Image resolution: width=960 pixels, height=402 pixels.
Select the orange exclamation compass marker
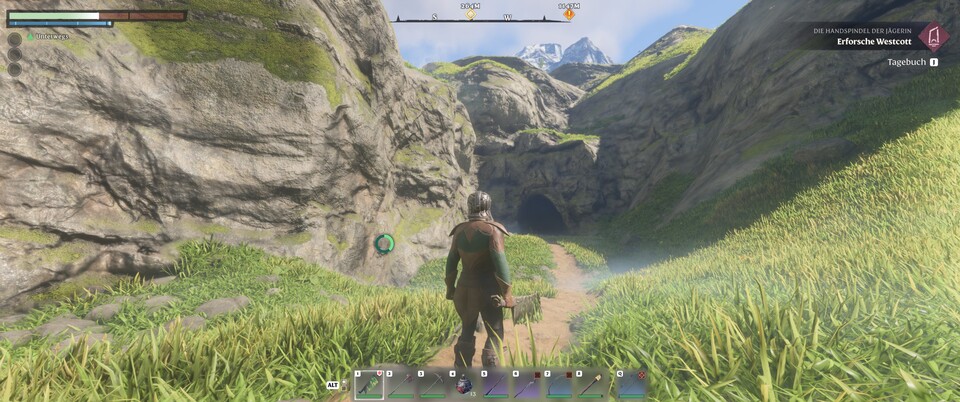[x=569, y=14]
